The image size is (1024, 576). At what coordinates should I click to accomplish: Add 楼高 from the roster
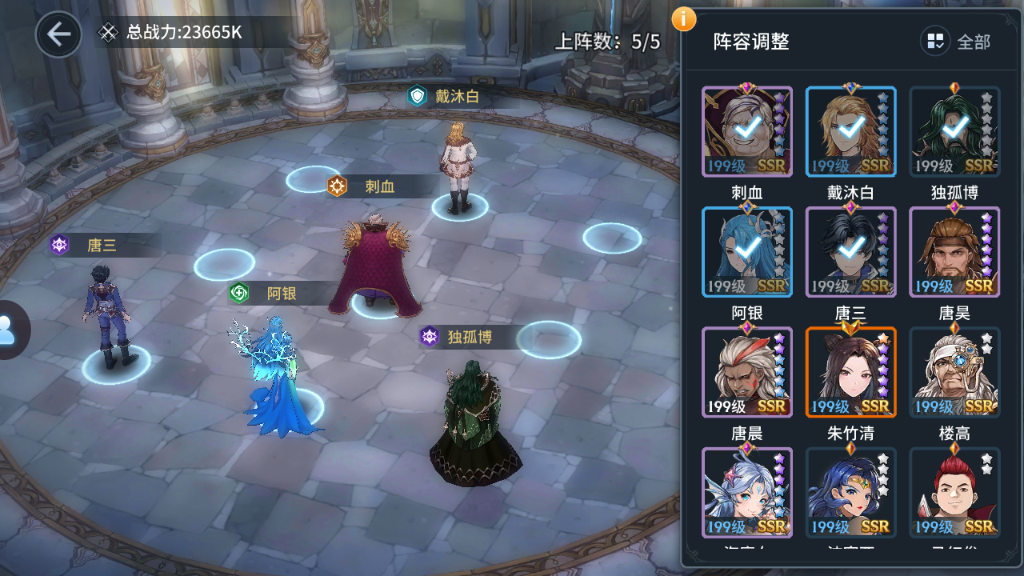(954, 372)
